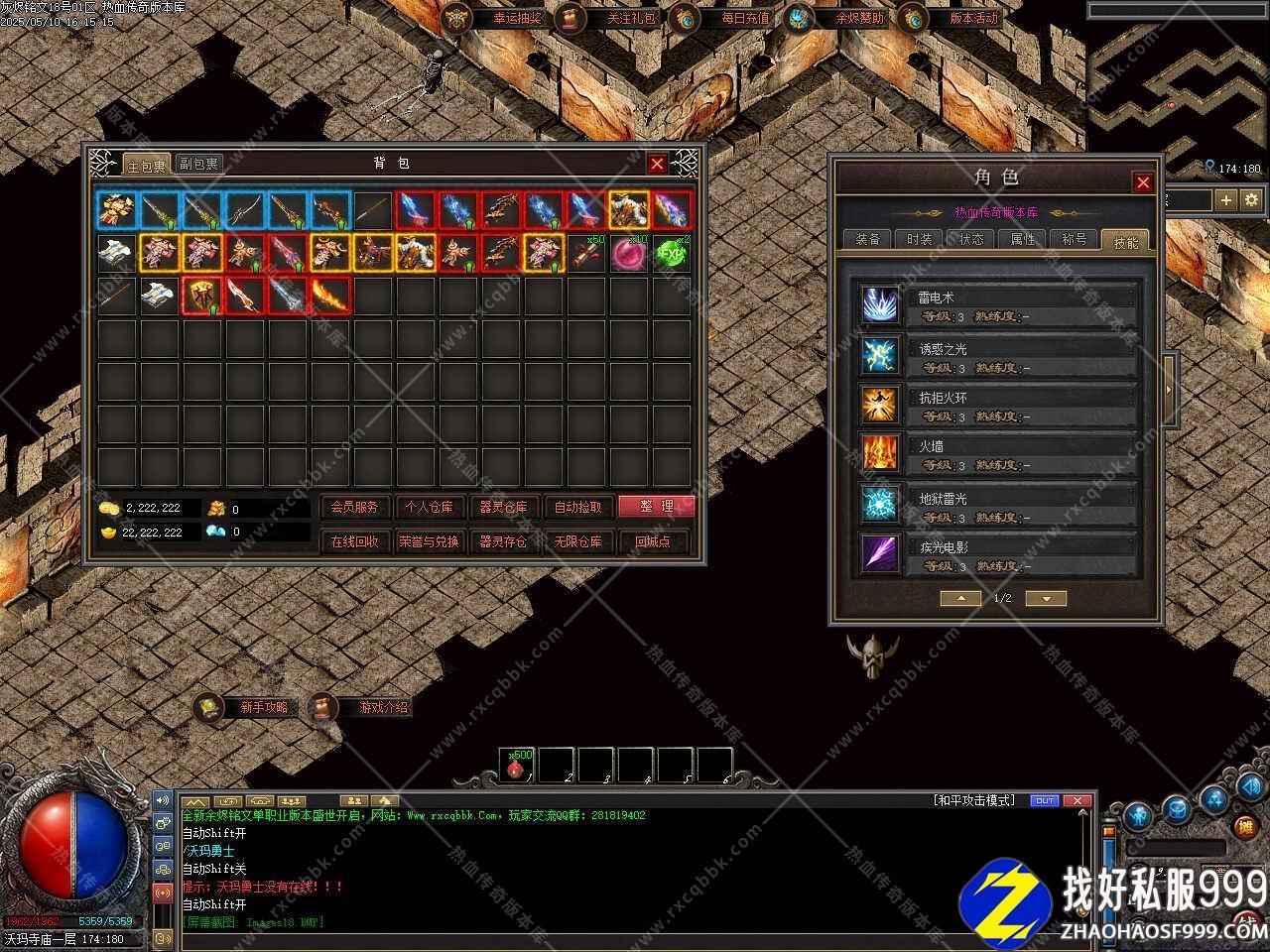Toggle 自动捡取 auto pickup

577,507
